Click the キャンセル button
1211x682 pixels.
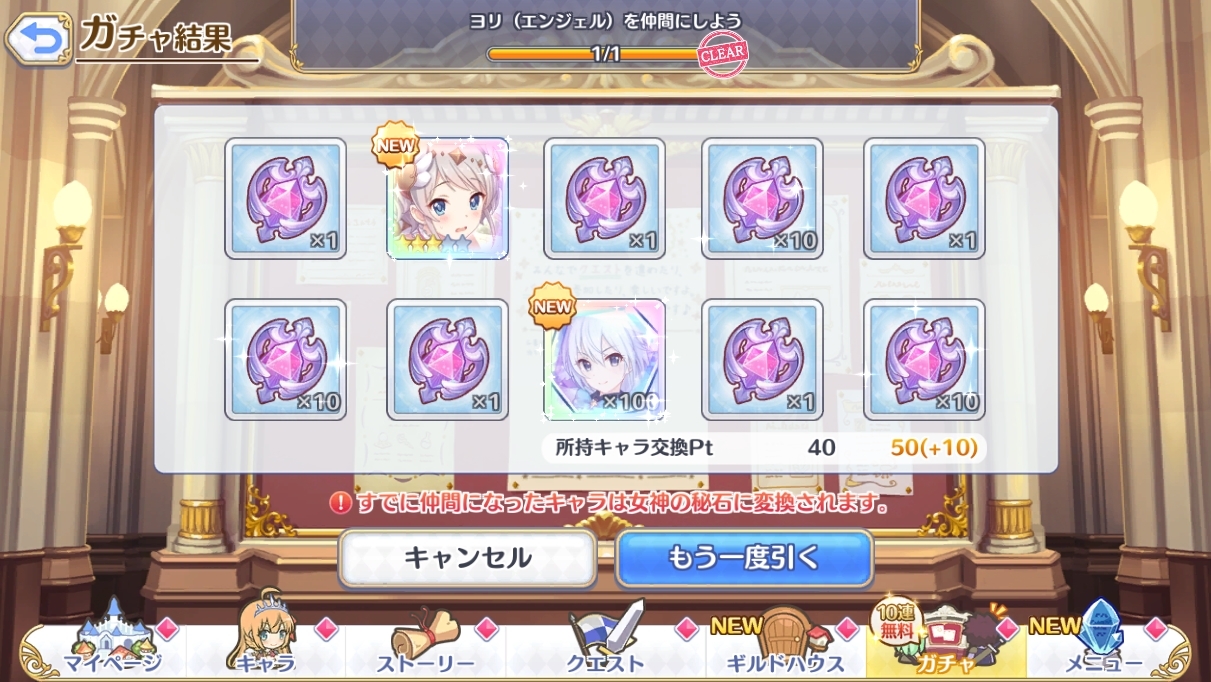(467, 558)
